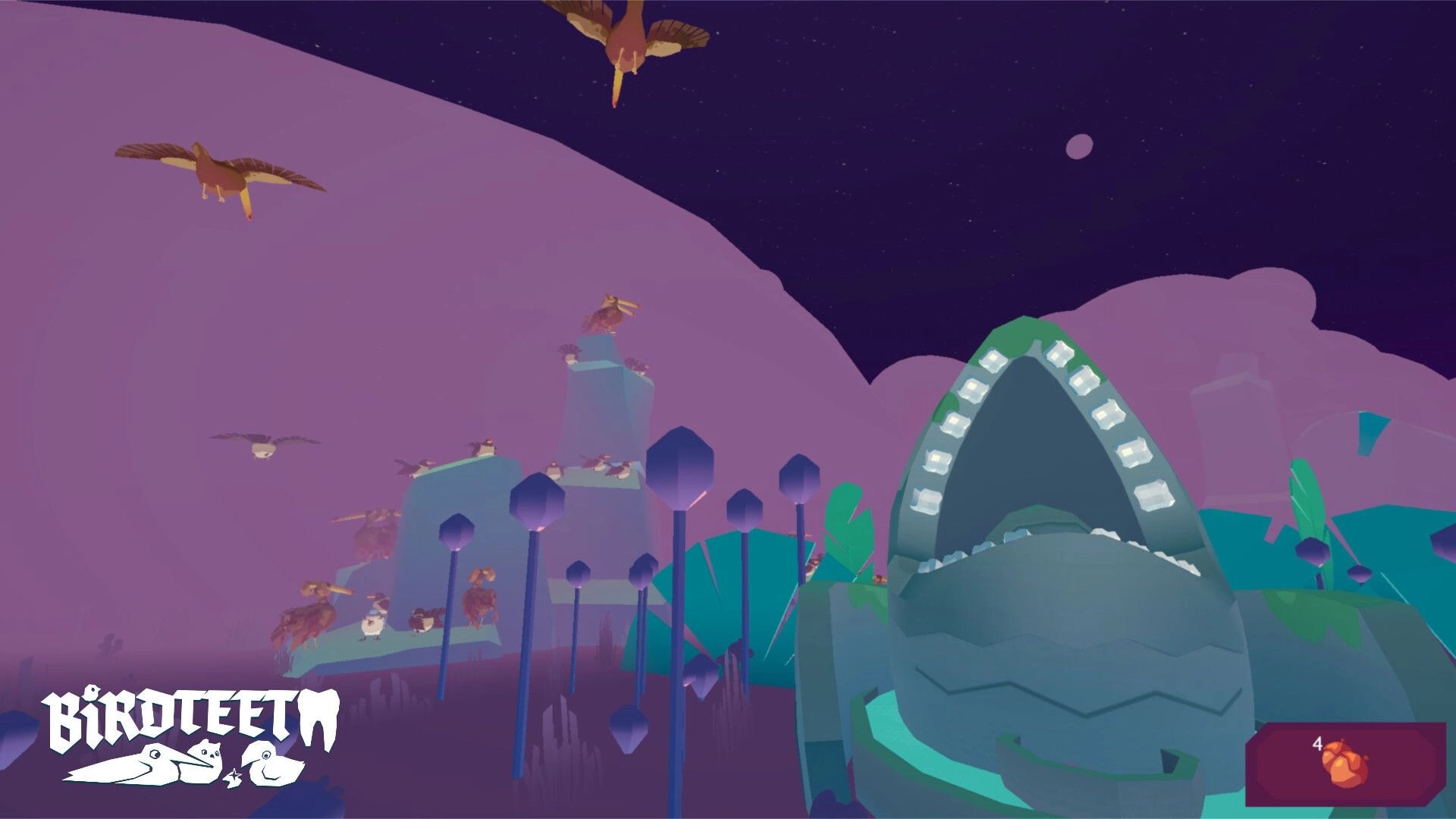The height and width of the screenshot is (819, 1456).
Task: Select the tooth icon in the Birdteeth logo
Action: pos(319,716)
